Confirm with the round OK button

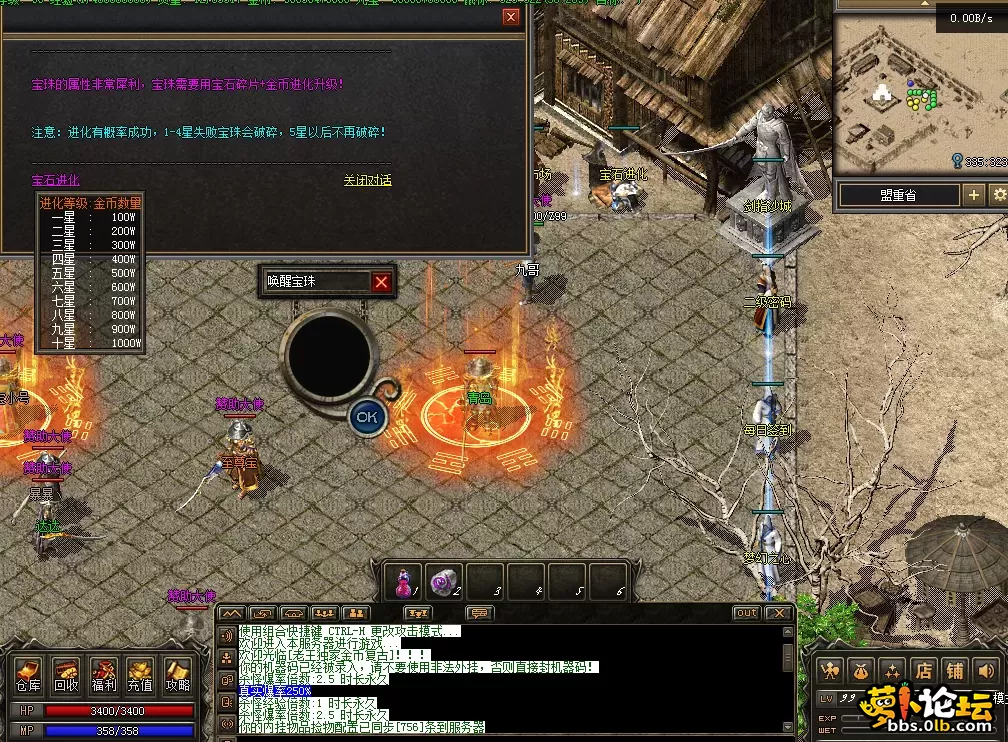(367, 417)
